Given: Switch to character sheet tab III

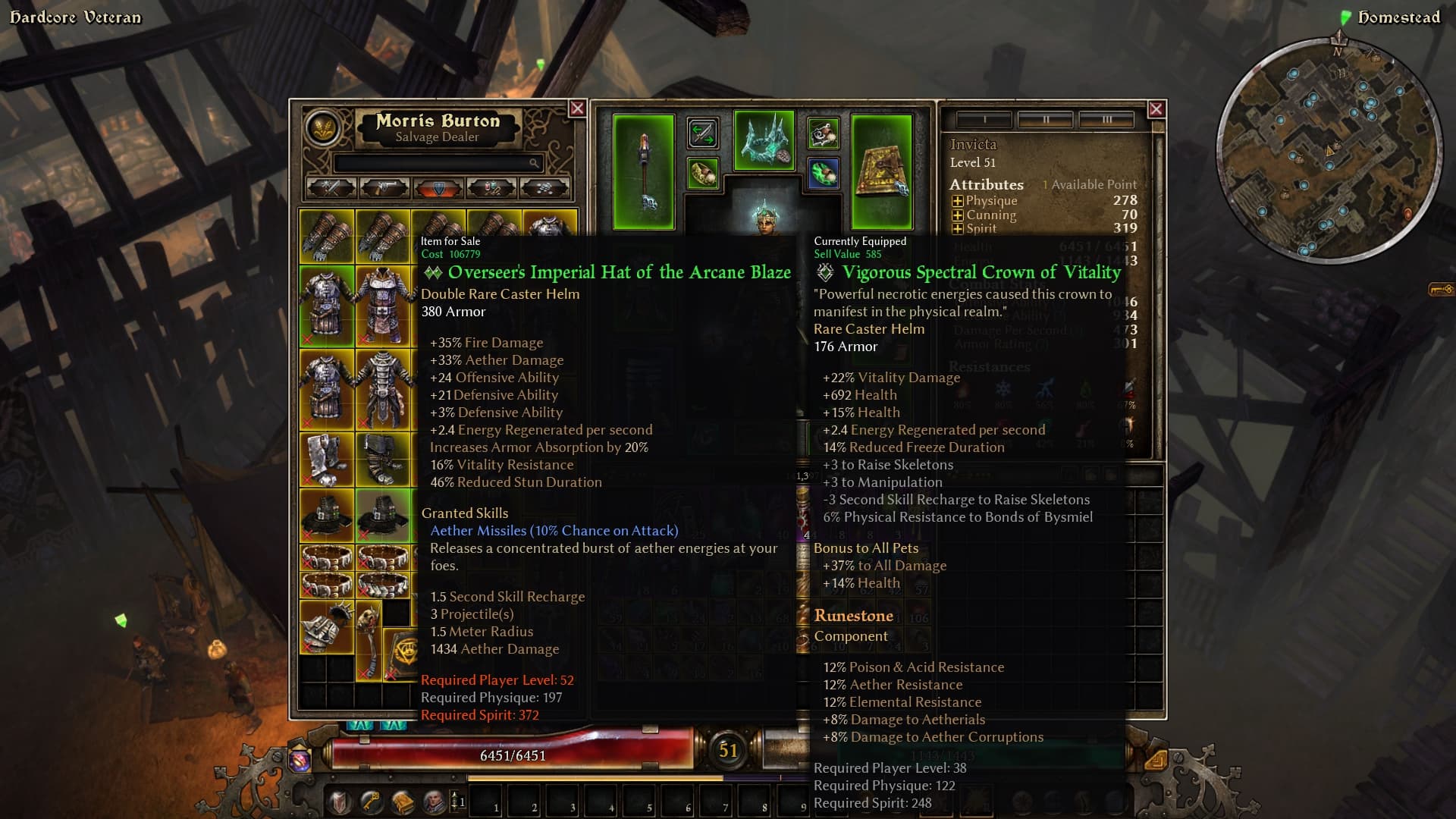Looking at the screenshot, I should click(x=1106, y=120).
